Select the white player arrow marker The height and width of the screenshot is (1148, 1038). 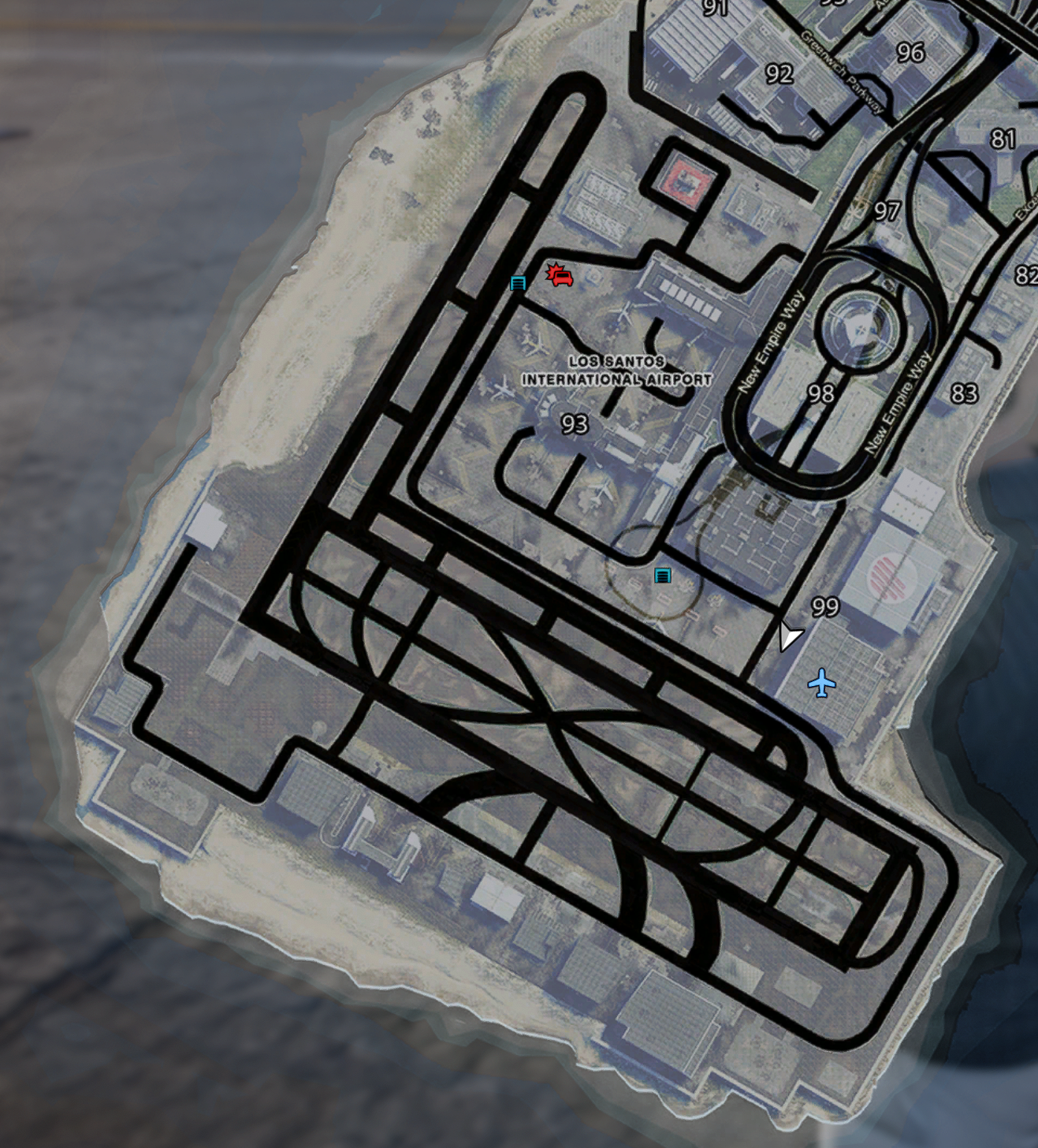pyautogui.click(x=787, y=636)
